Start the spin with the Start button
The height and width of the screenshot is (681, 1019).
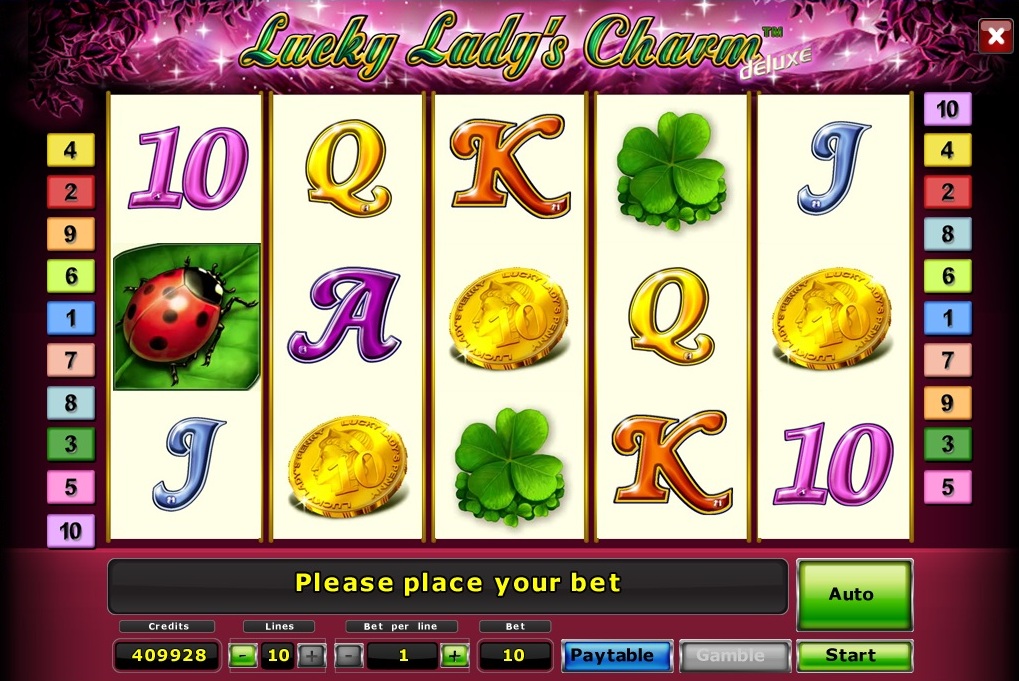click(x=854, y=656)
